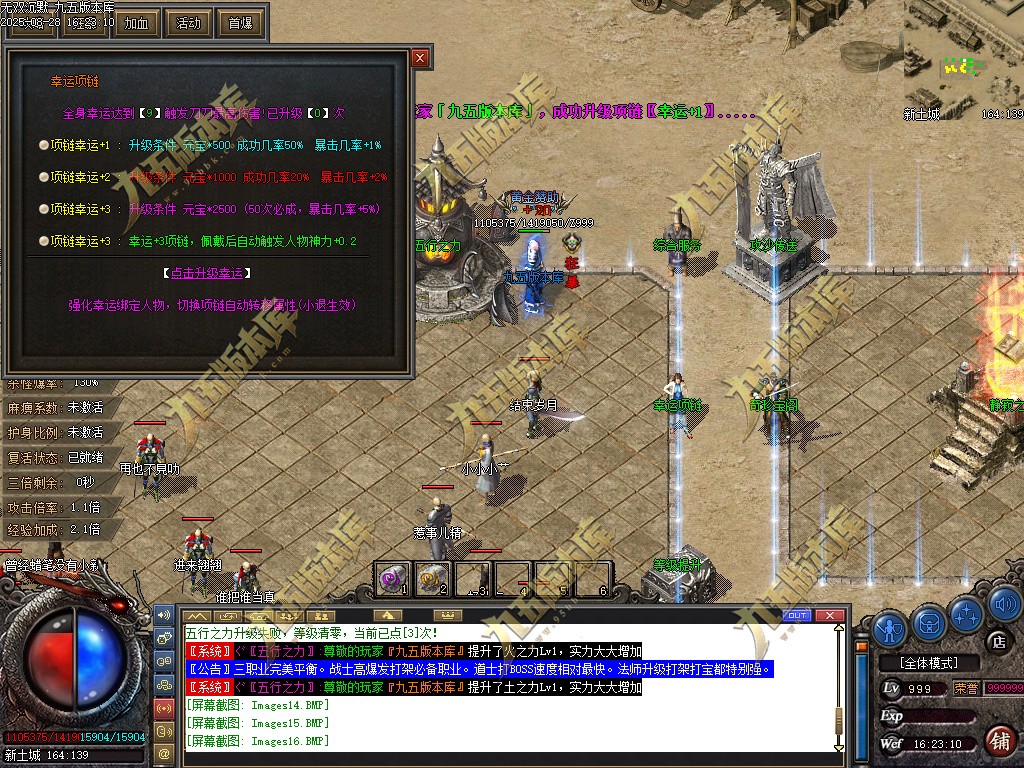Open the red 铺 stall button

point(998,741)
